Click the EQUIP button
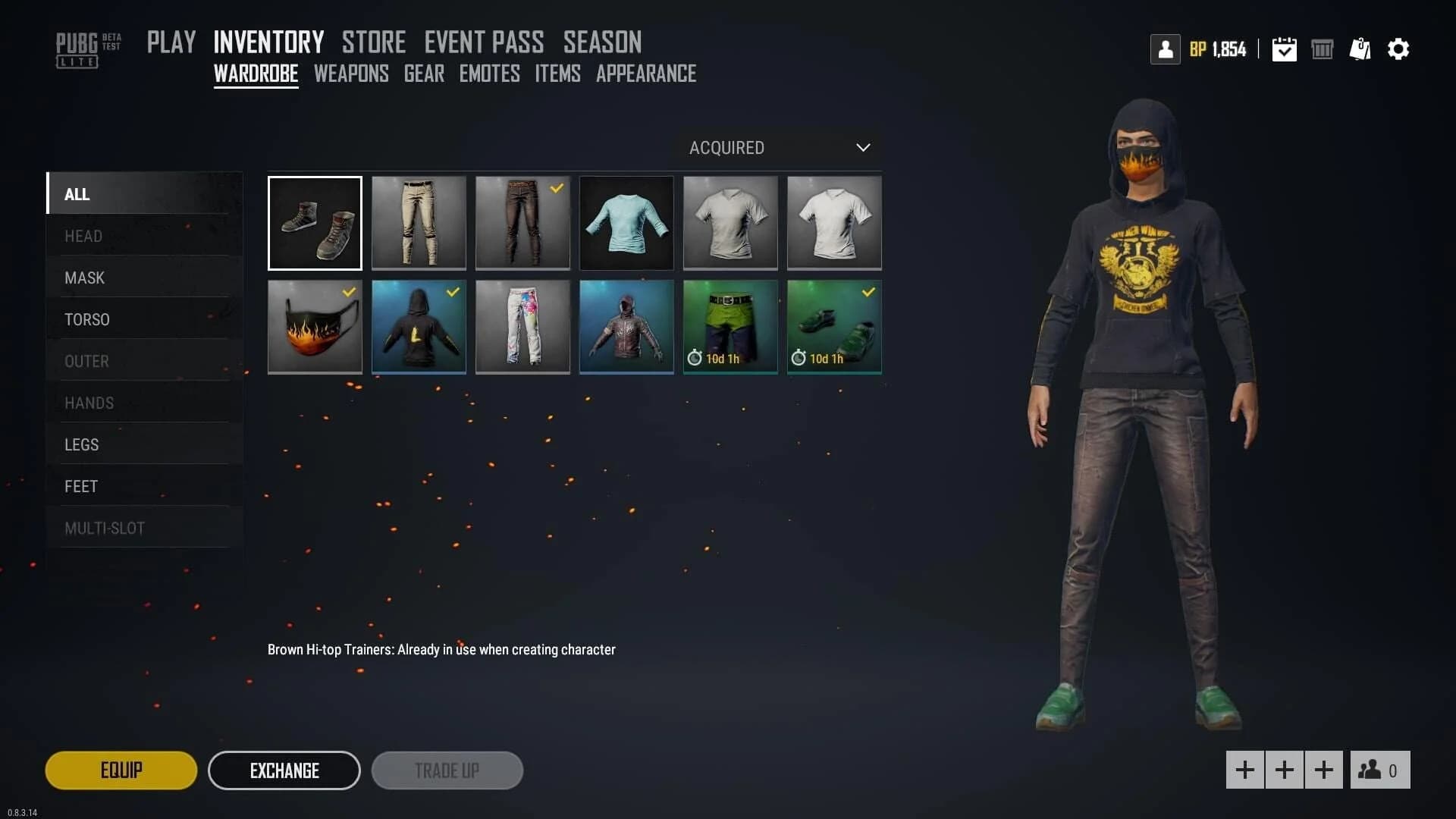The height and width of the screenshot is (819, 1456). click(121, 770)
